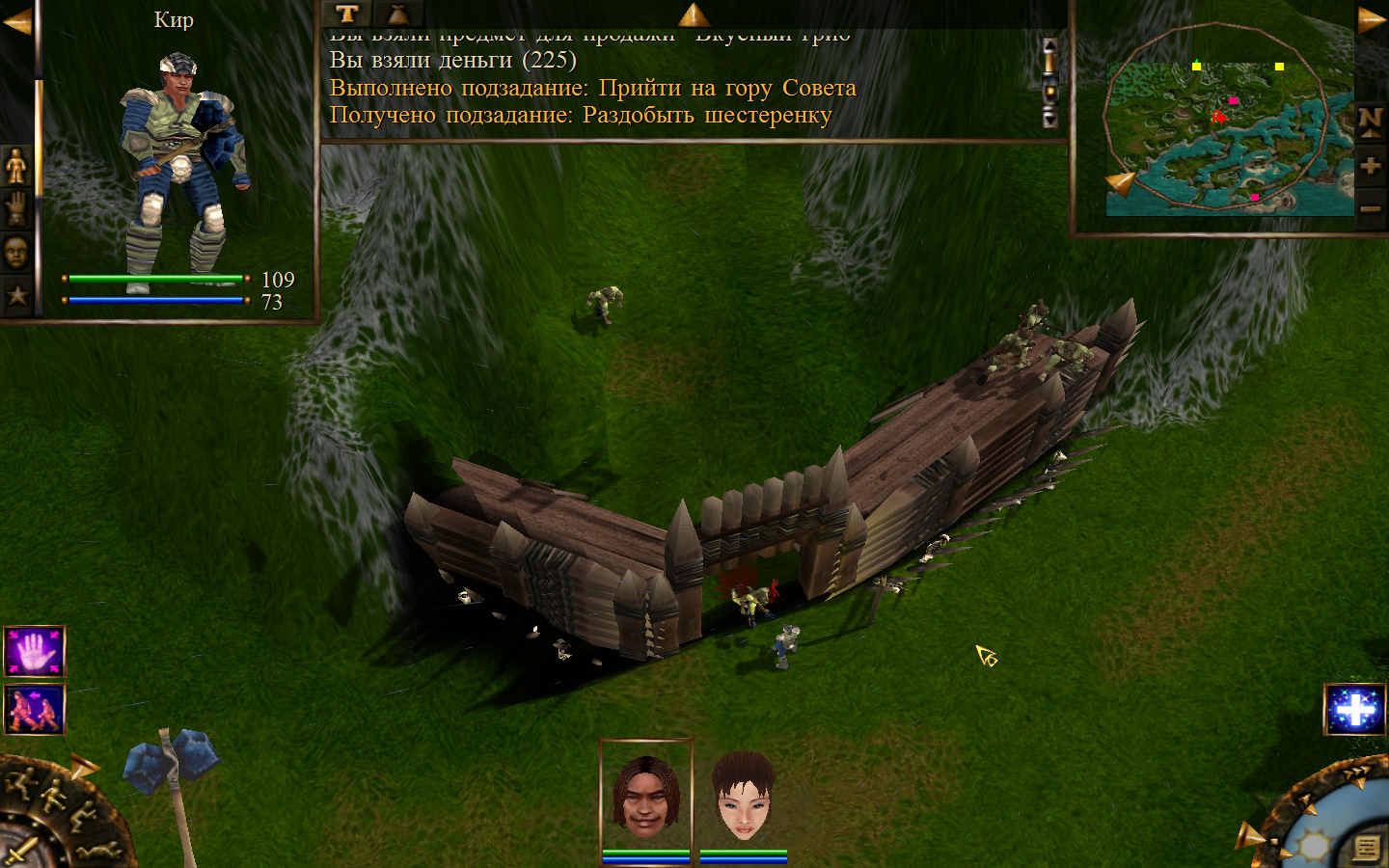Zoom out the minimap with minus button
This screenshot has height=868, width=1389.
(1370, 208)
